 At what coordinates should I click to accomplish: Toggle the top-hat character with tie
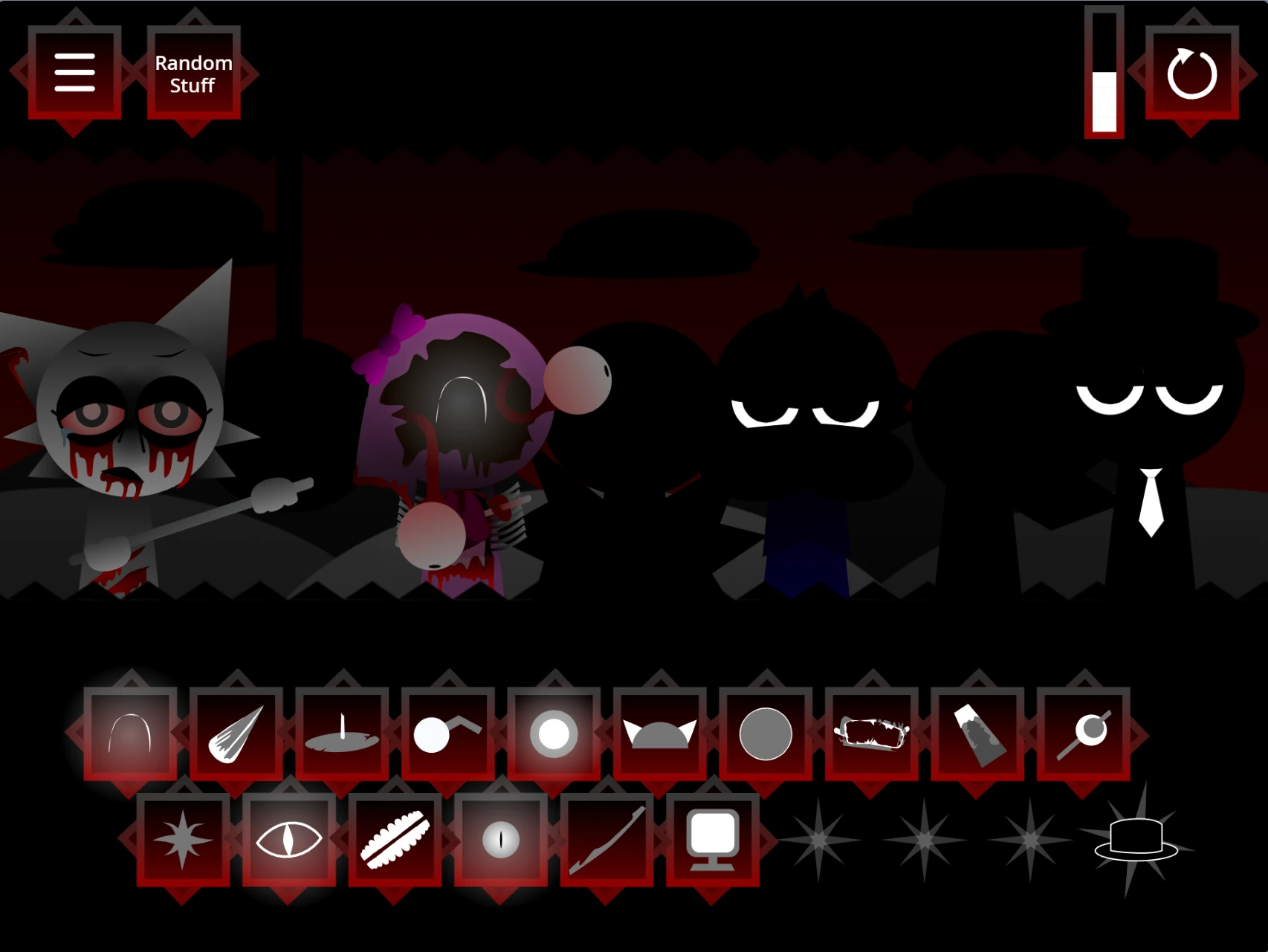pos(1137,416)
